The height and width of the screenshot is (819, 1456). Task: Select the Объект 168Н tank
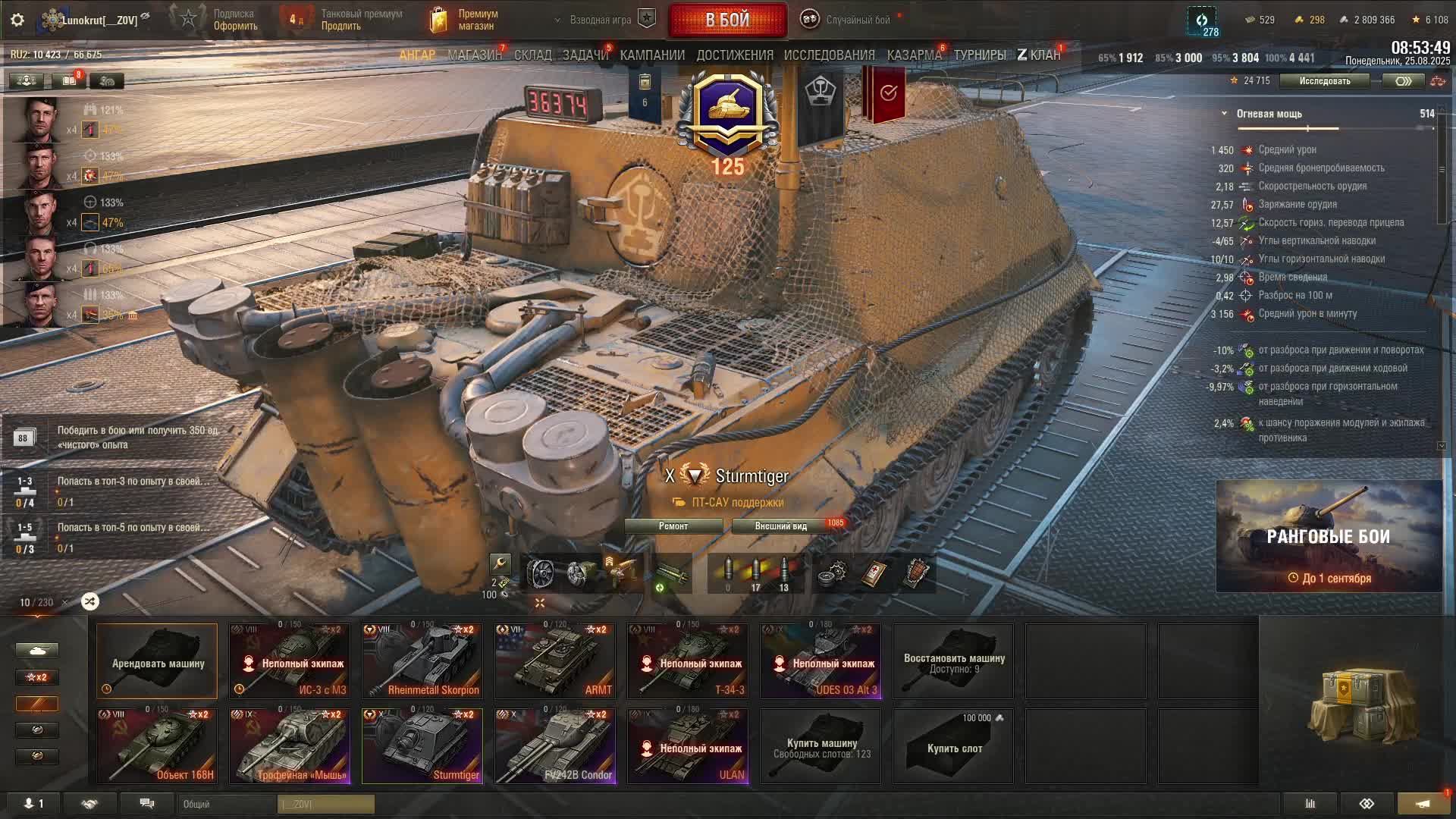[x=157, y=746]
